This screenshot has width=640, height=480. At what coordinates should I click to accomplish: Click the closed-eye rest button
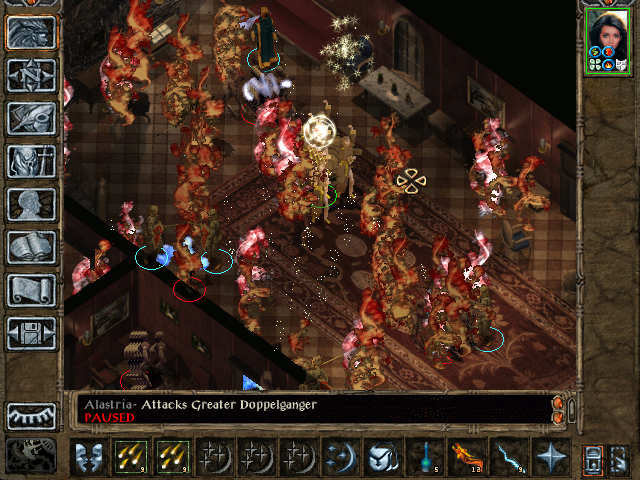coord(31,416)
